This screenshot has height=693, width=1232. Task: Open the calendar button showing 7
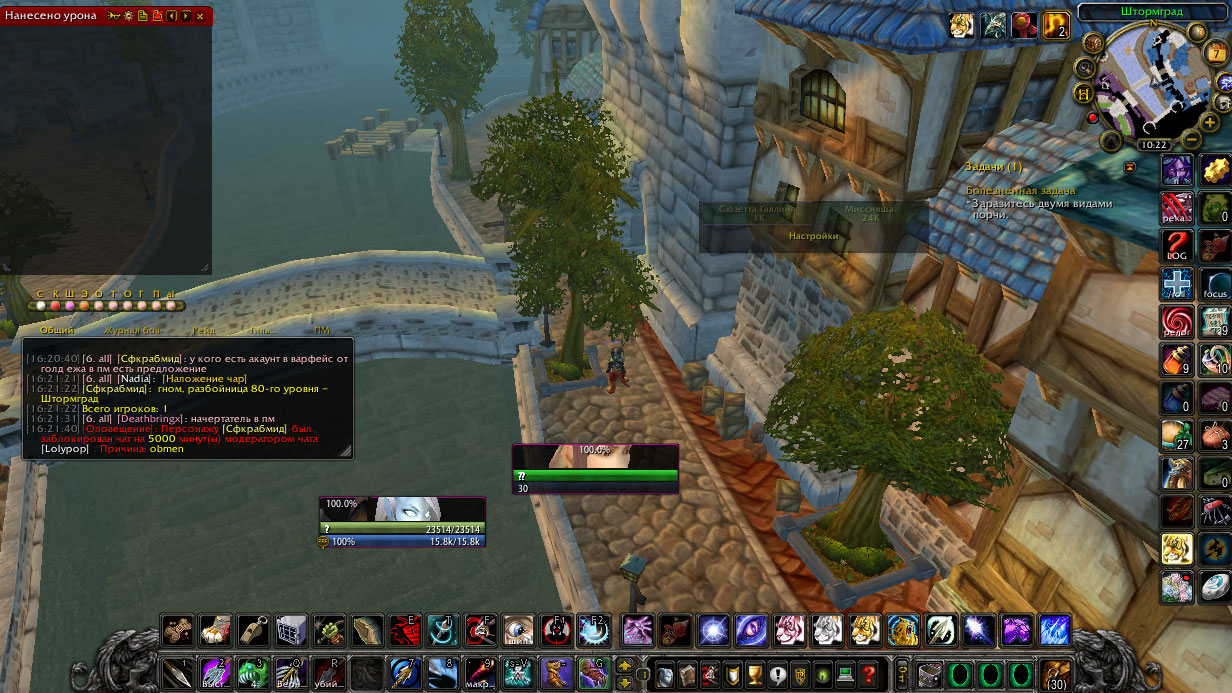(1217, 54)
